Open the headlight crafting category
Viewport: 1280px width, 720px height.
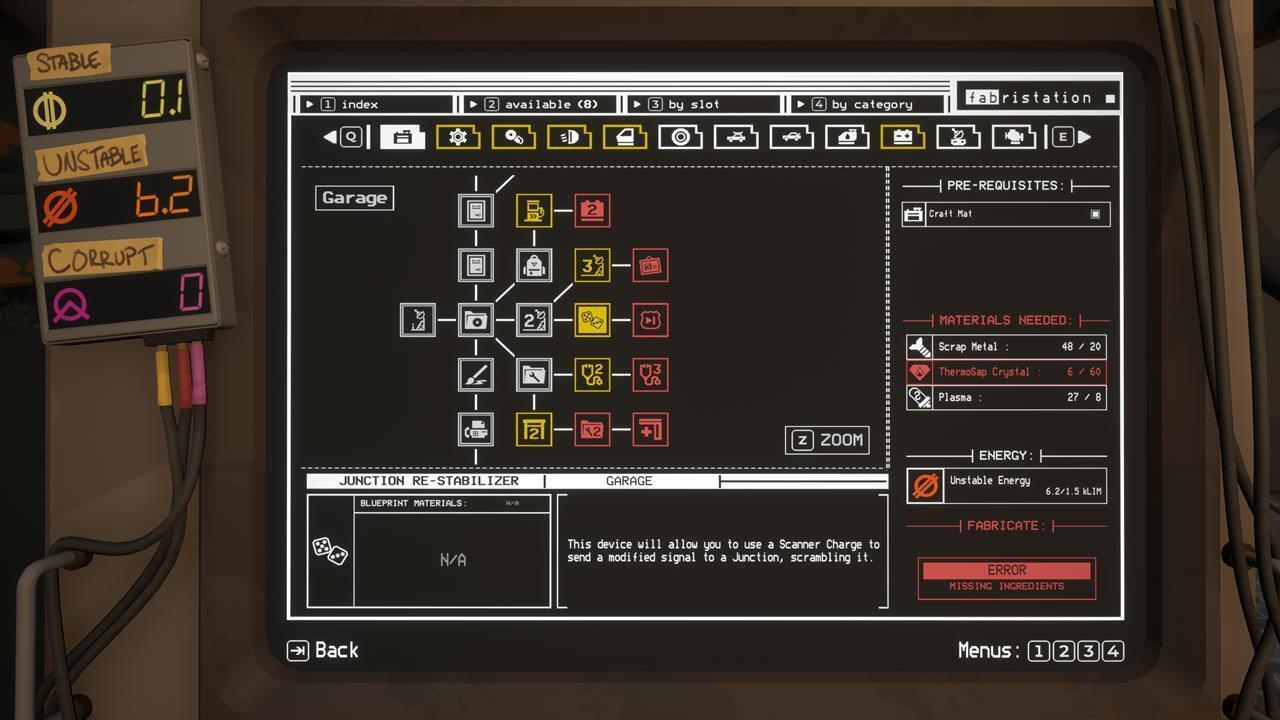click(x=572, y=137)
